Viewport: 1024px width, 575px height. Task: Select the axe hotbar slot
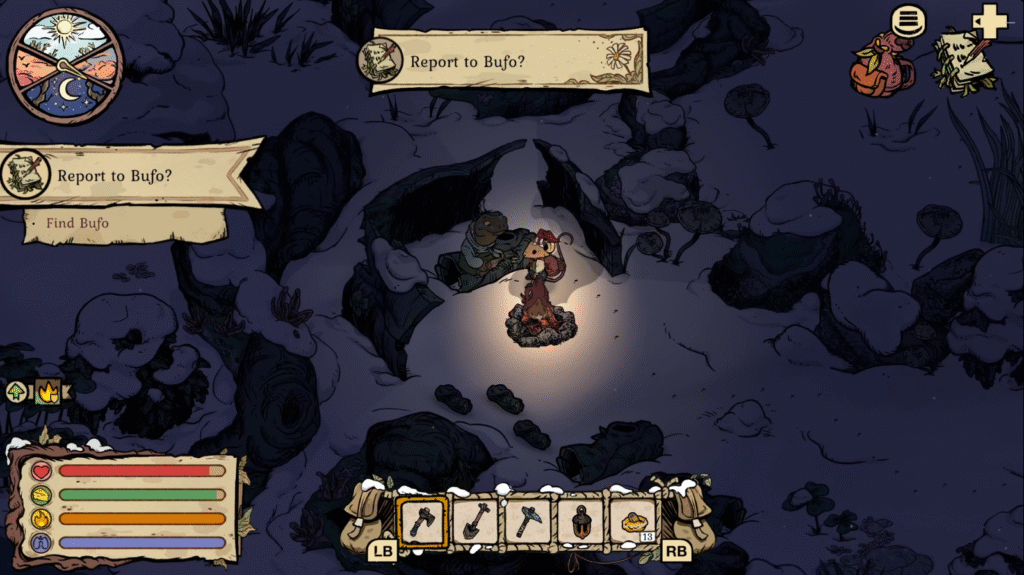pyautogui.click(x=422, y=521)
